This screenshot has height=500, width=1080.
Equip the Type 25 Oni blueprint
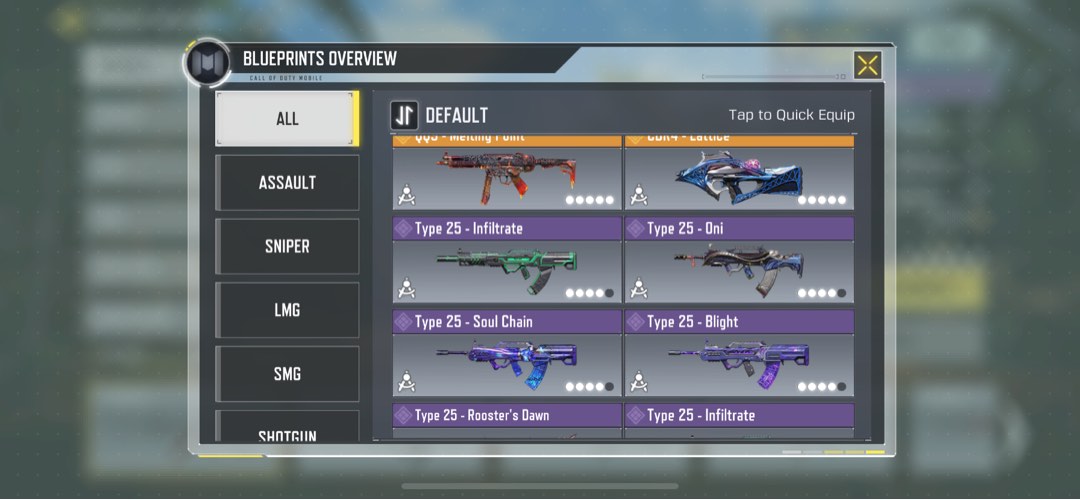pos(739,265)
